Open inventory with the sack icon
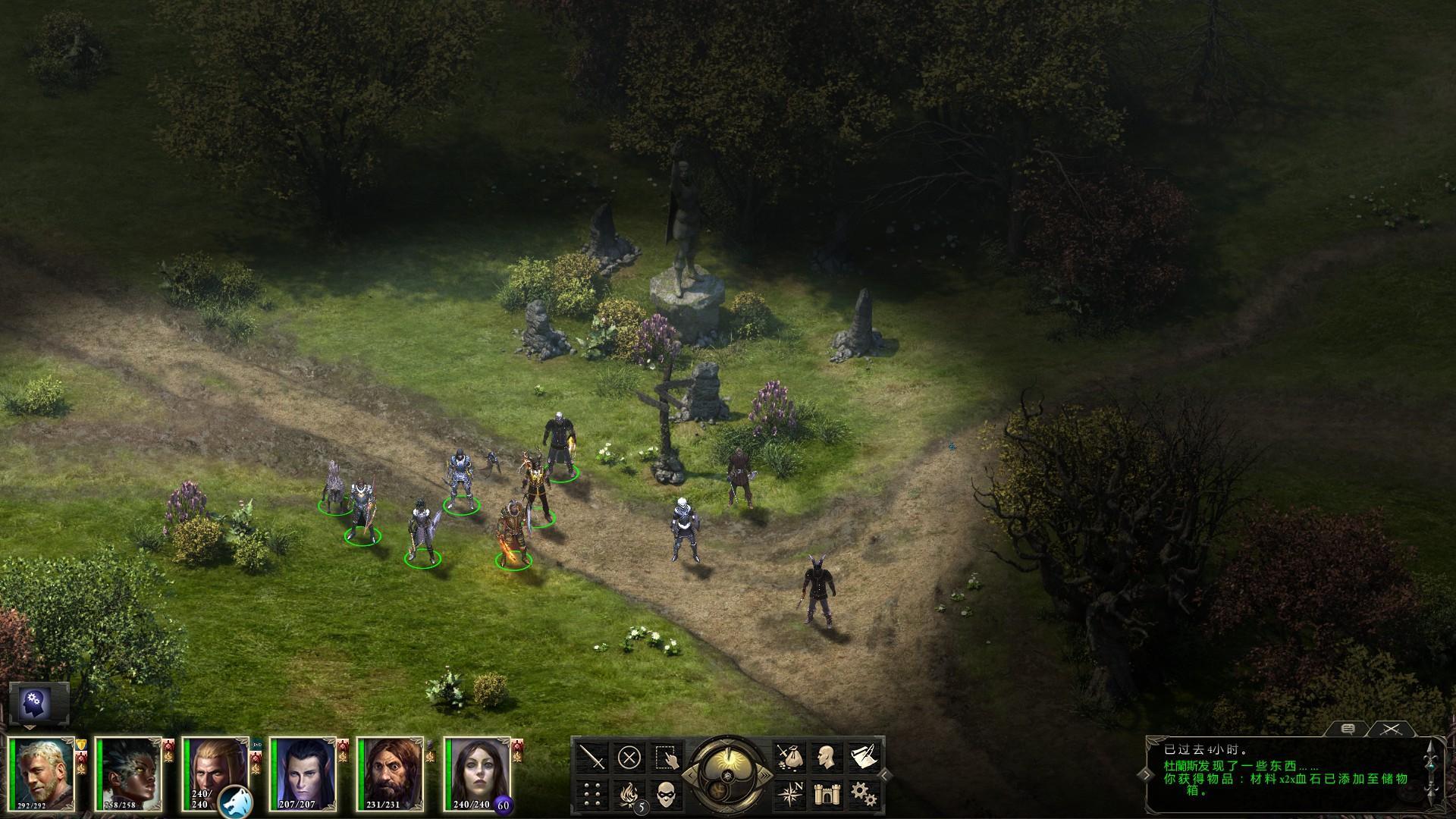 pos(788,757)
